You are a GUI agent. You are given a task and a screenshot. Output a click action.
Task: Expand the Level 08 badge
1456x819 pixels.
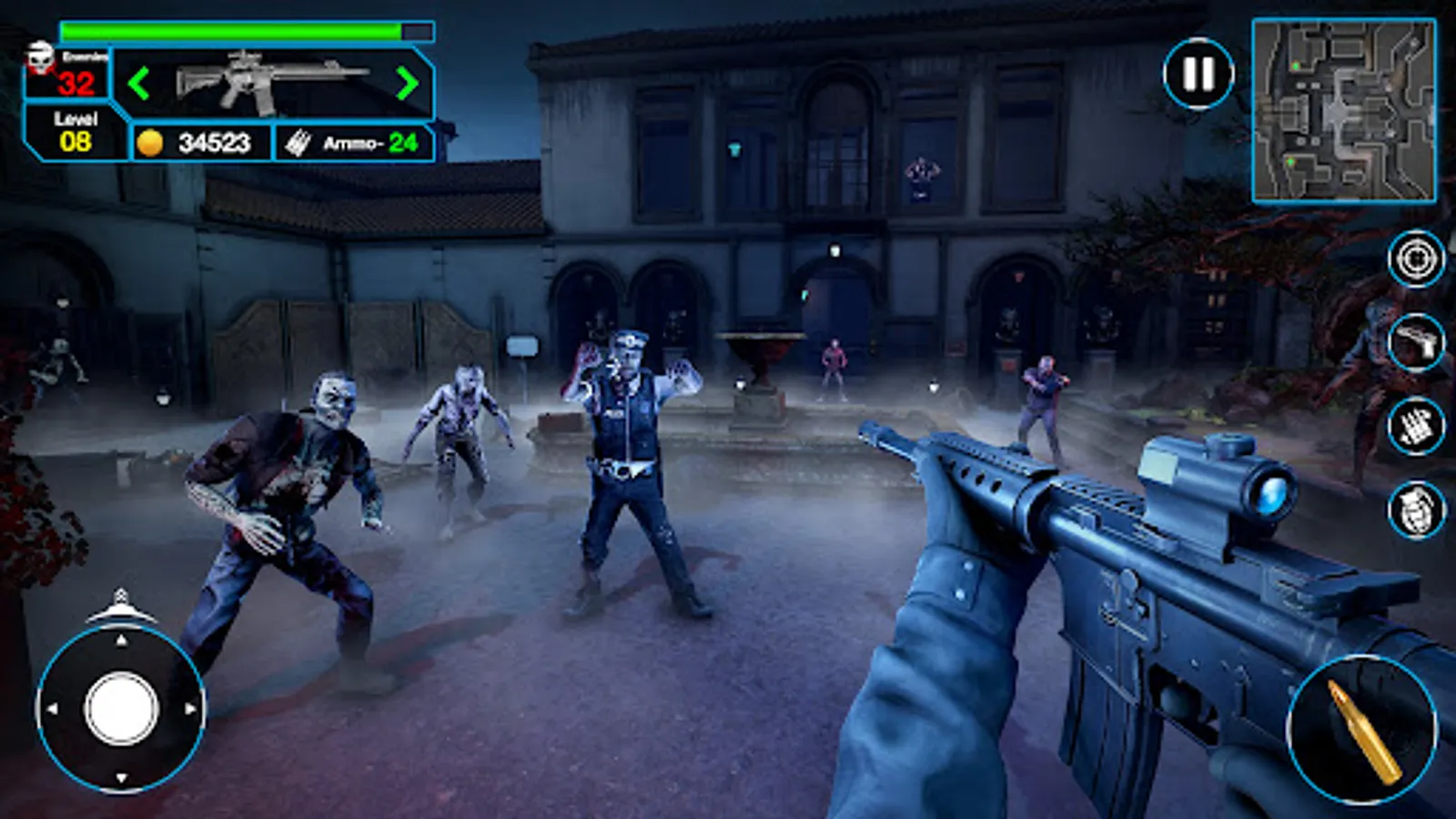(75, 132)
